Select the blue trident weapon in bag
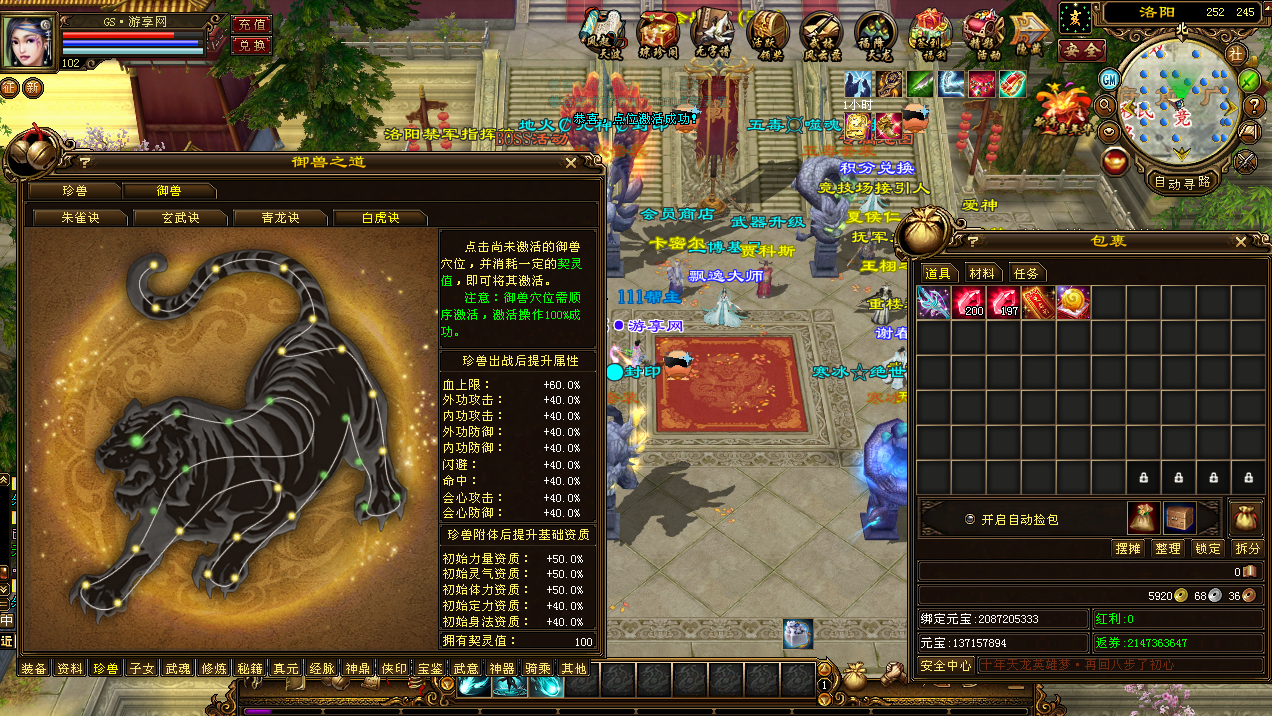The image size is (1272, 716). coord(934,302)
